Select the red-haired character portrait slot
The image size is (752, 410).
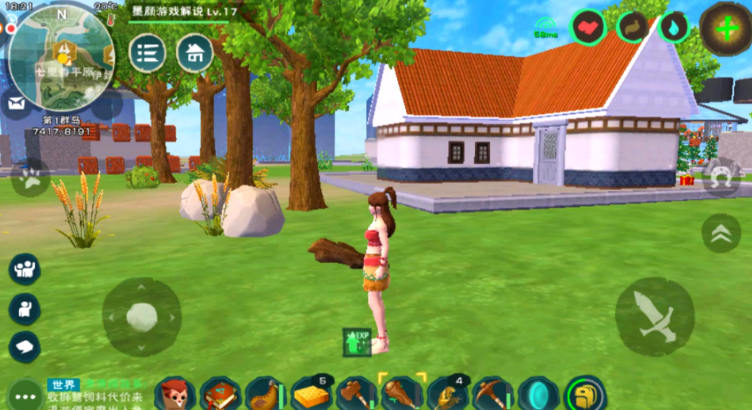click(174, 394)
